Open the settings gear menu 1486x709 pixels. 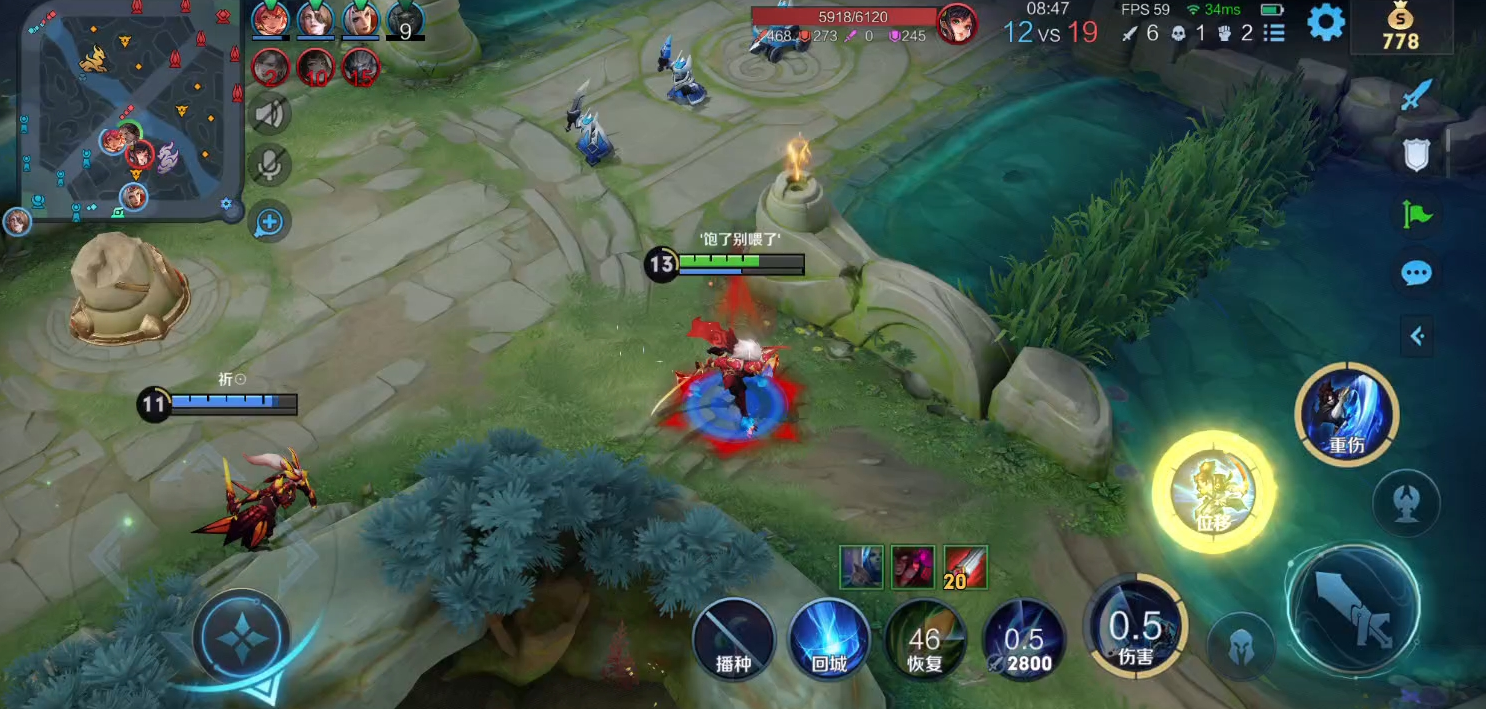coord(1326,22)
